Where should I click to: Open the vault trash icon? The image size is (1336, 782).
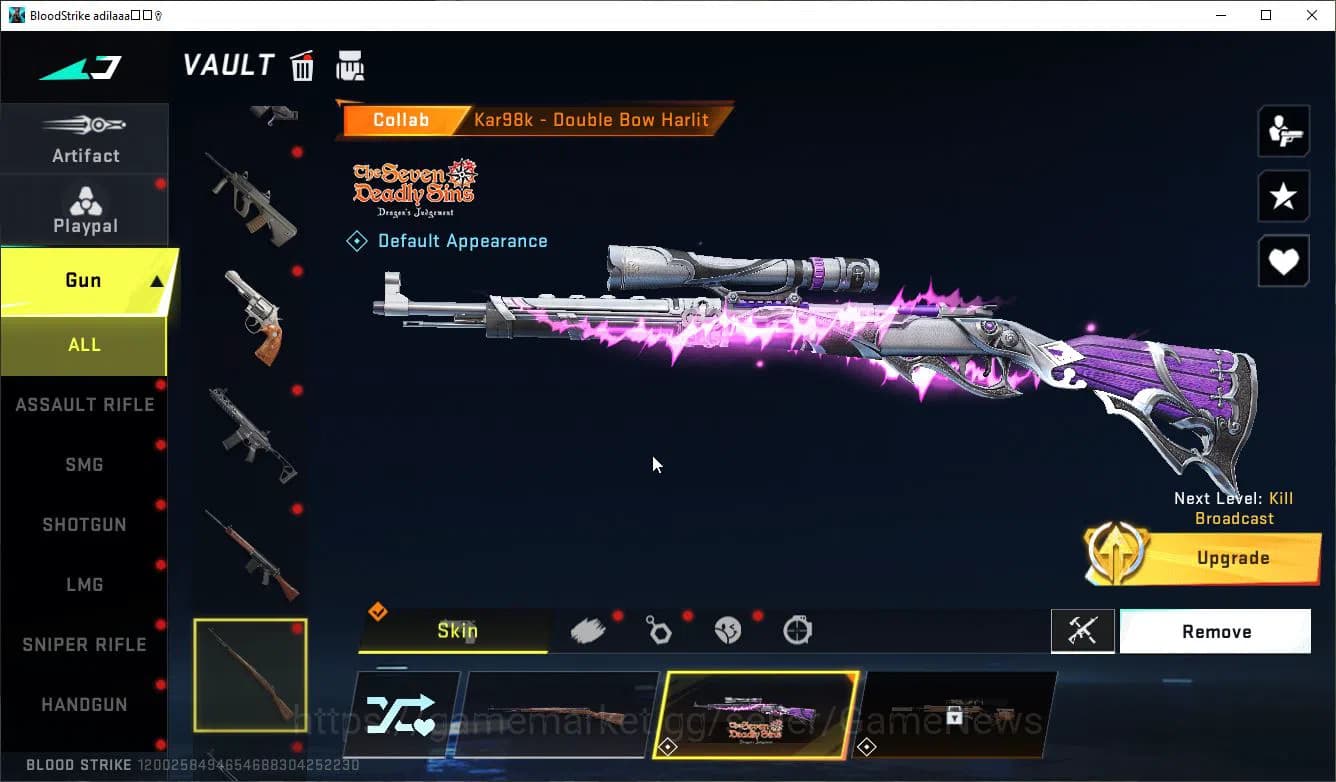pos(302,64)
